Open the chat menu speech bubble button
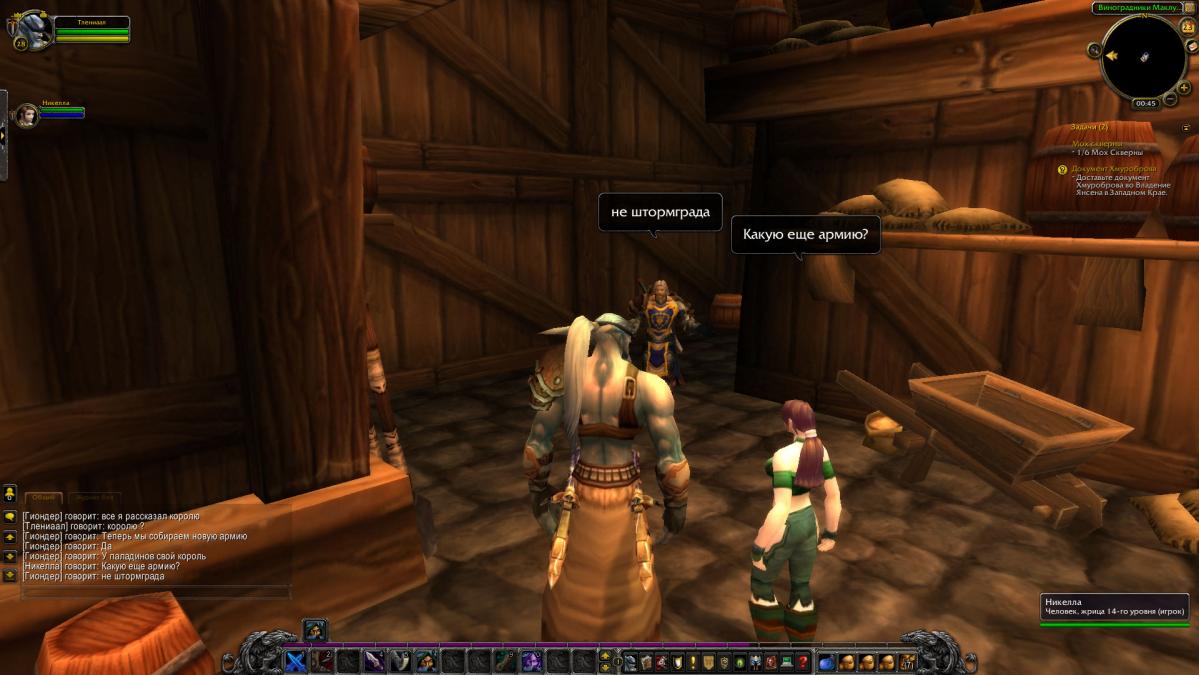Viewport: 1199px width, 675px height. [10, 516]
